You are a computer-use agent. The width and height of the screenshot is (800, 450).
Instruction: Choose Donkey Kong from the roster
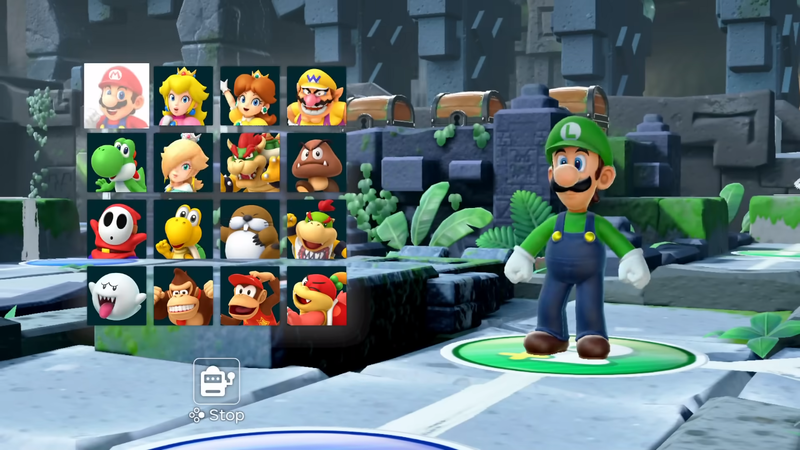point(183,295)
